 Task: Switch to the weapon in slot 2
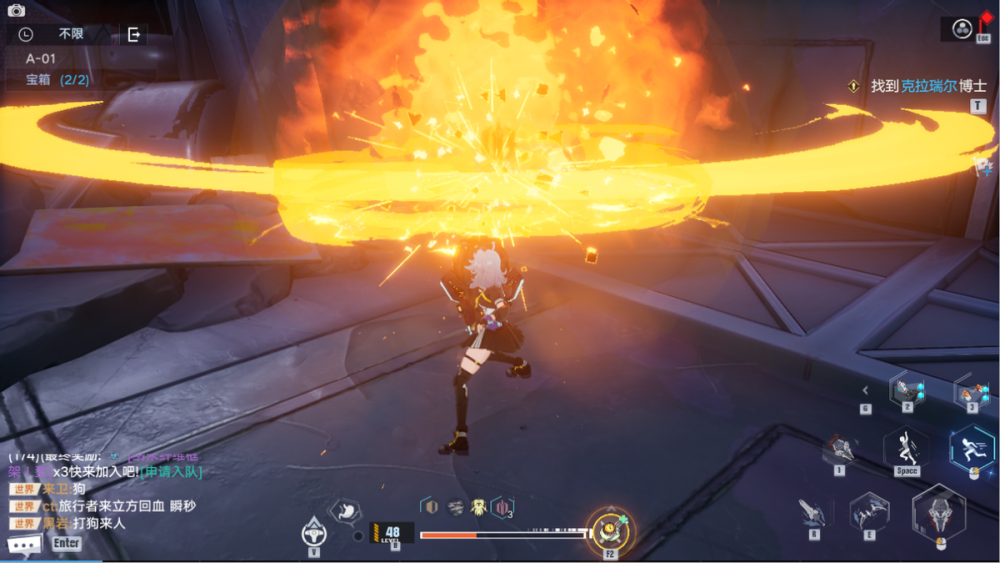908,388
